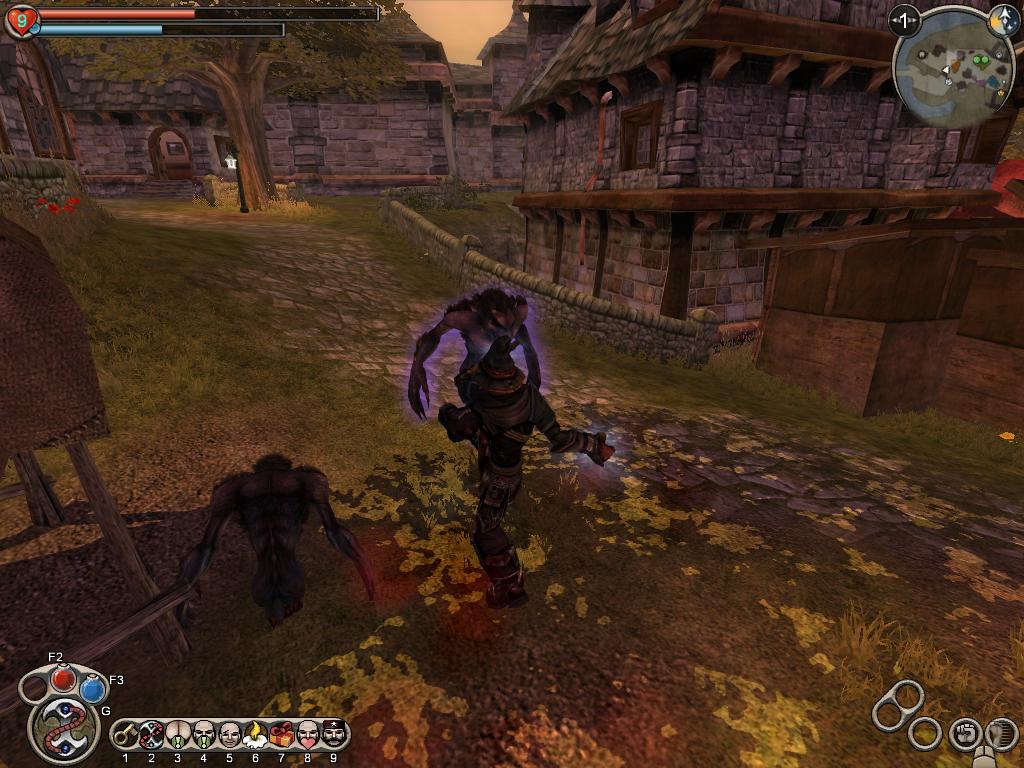Viewport: 1024px width, 768px height.
Task: Choose the red gift box slot
Action: (x=282, y=735)
